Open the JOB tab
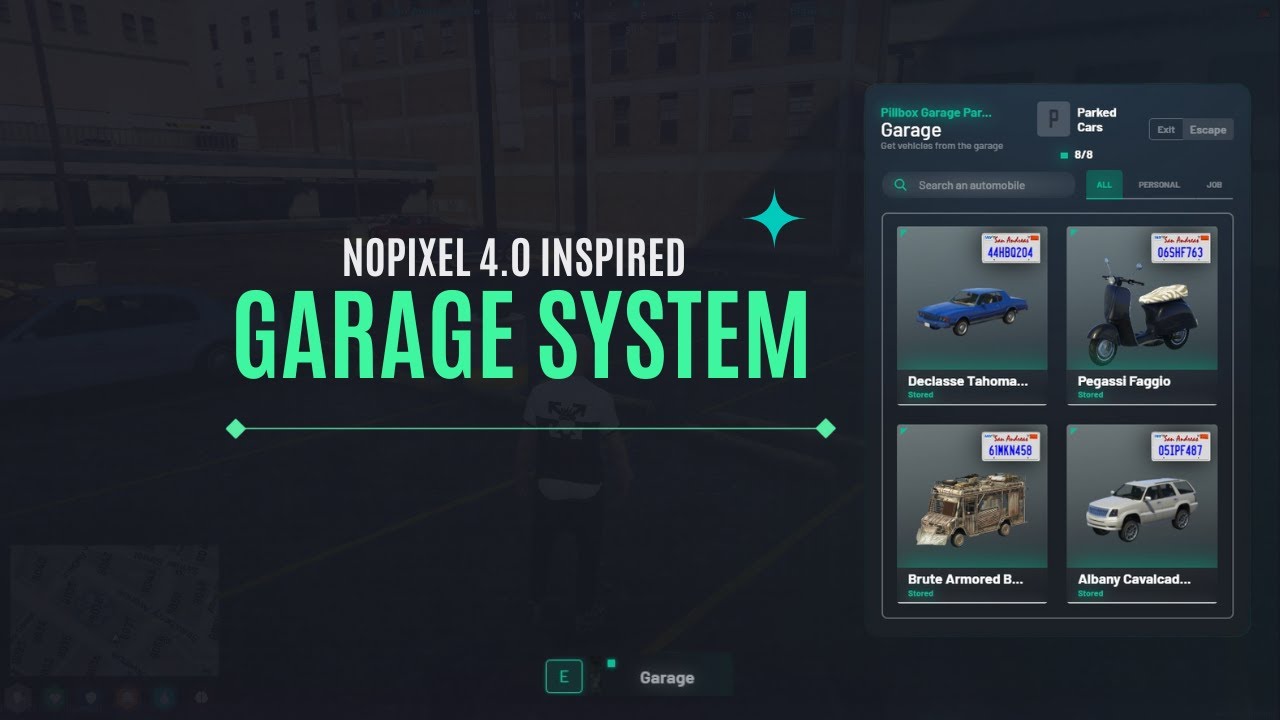 pyautogui.click(x=1215, y=184)
